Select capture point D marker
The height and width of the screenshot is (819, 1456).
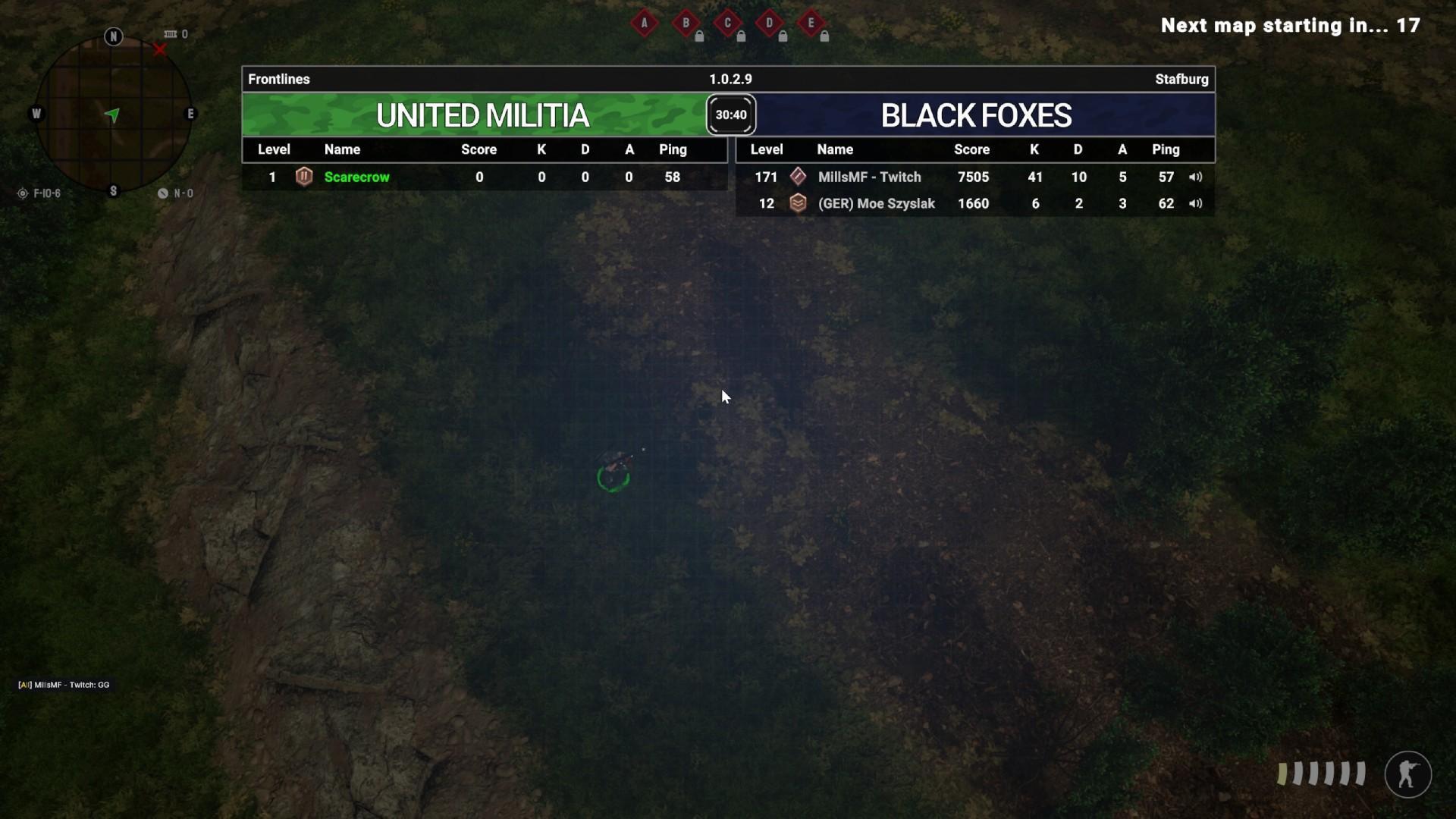tap(770, 23)
